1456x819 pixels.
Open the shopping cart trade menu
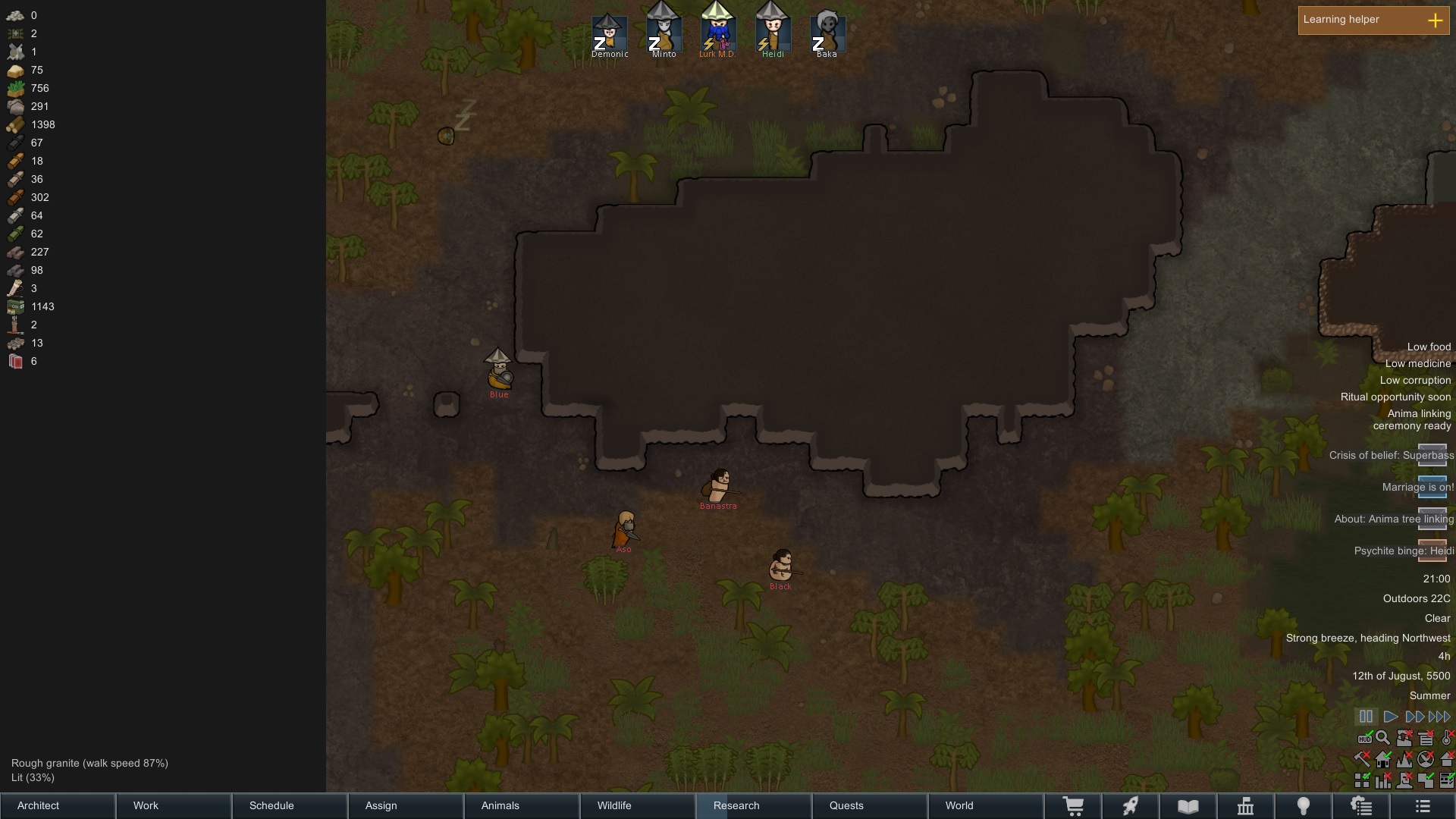pos(1073,806)
